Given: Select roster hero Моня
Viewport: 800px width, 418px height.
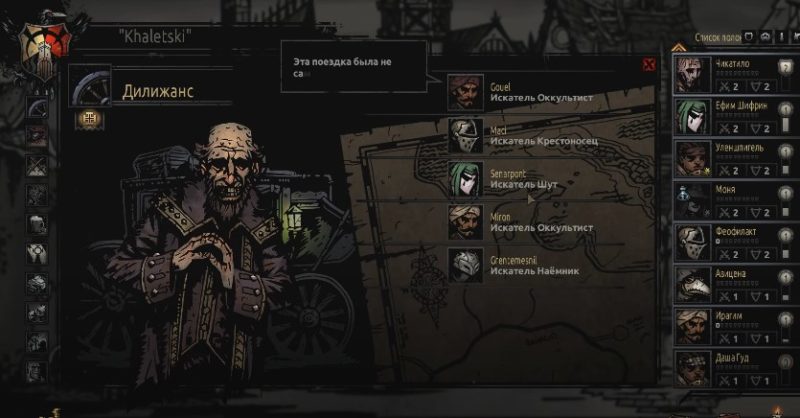Looking at the screenshot, I should [730, 200].
